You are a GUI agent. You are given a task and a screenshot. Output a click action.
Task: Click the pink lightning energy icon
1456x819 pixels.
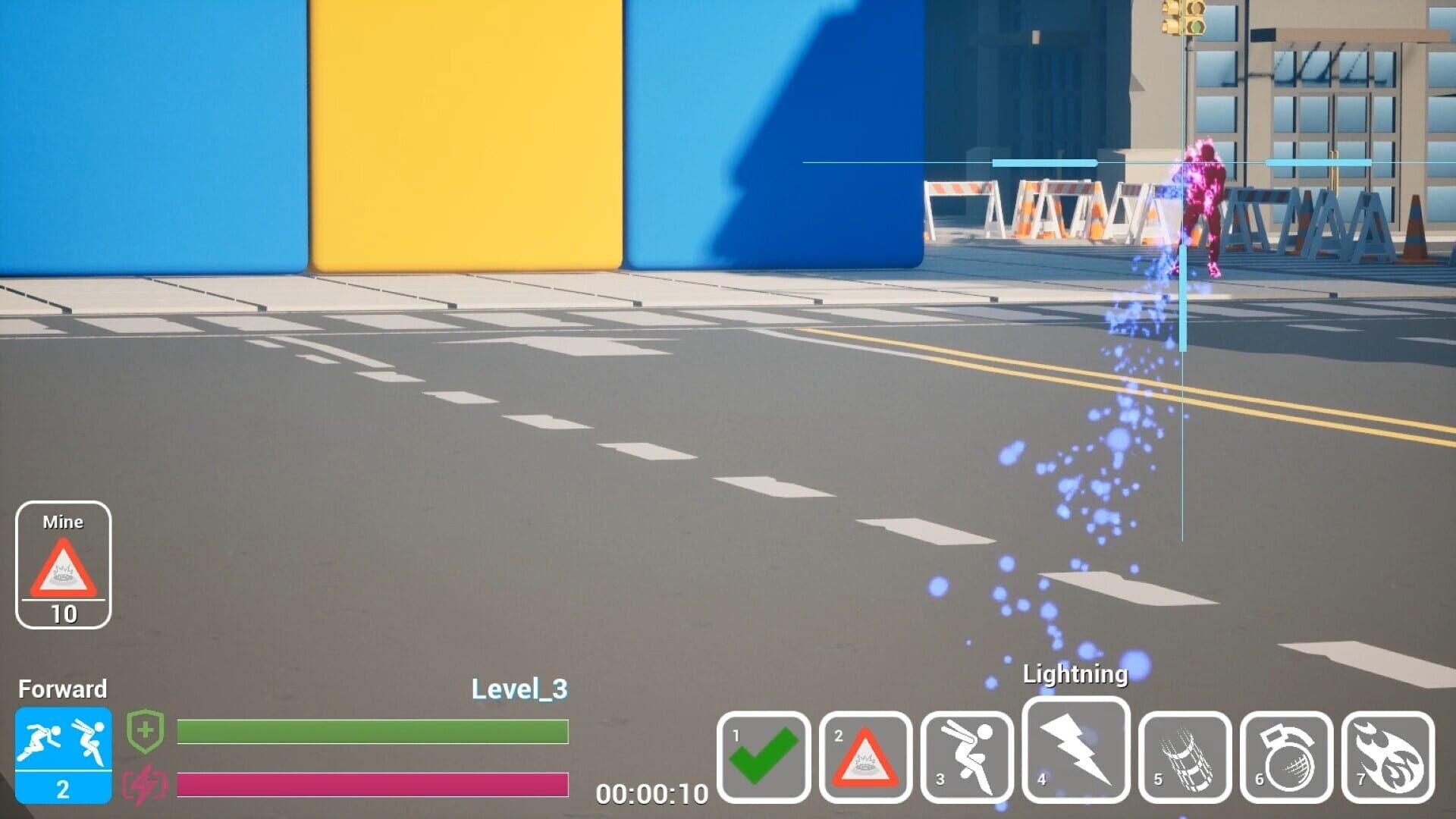145,787
